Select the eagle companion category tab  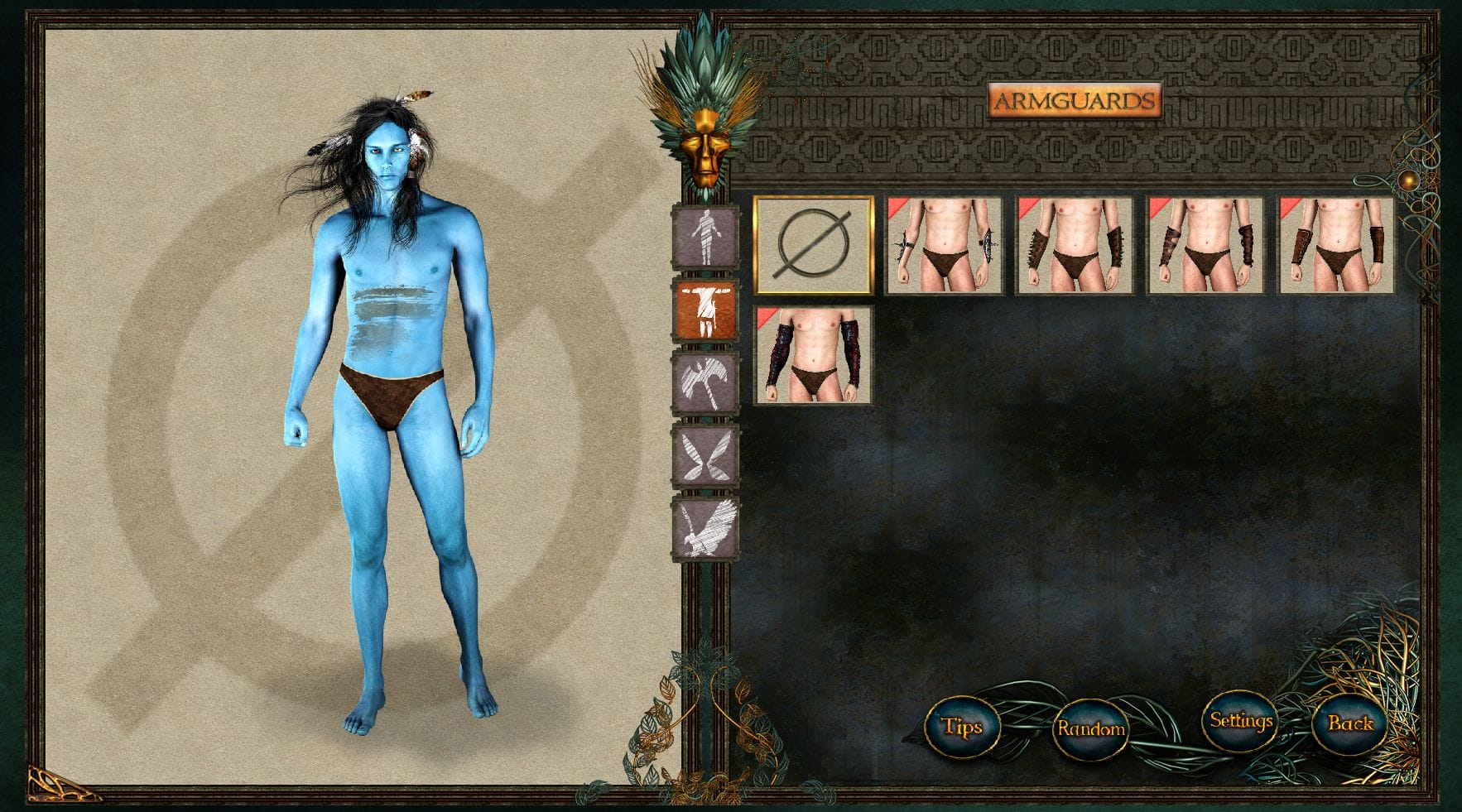(705, 527)
